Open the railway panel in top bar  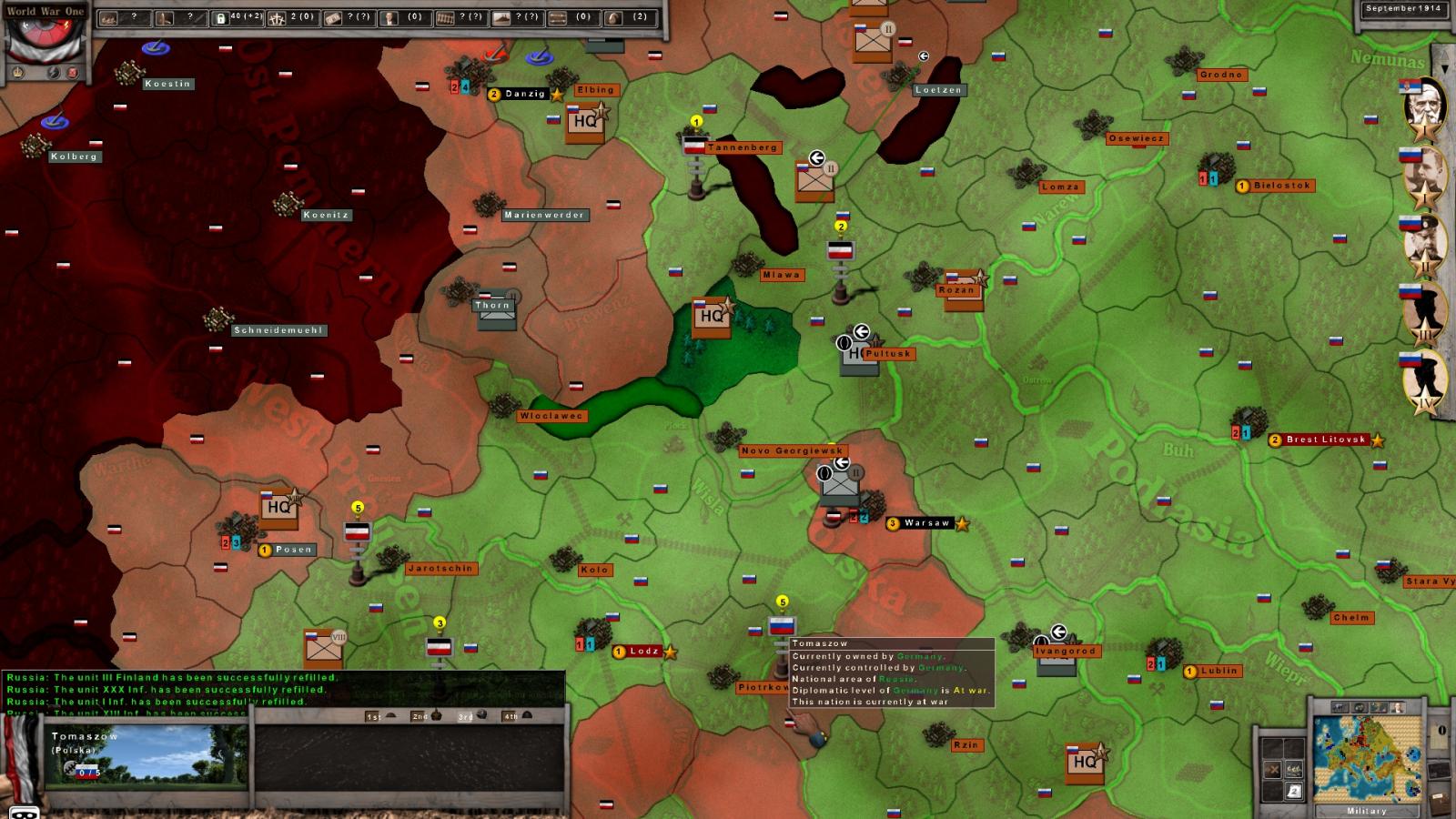pyautogui.click(x=445, y=17)
